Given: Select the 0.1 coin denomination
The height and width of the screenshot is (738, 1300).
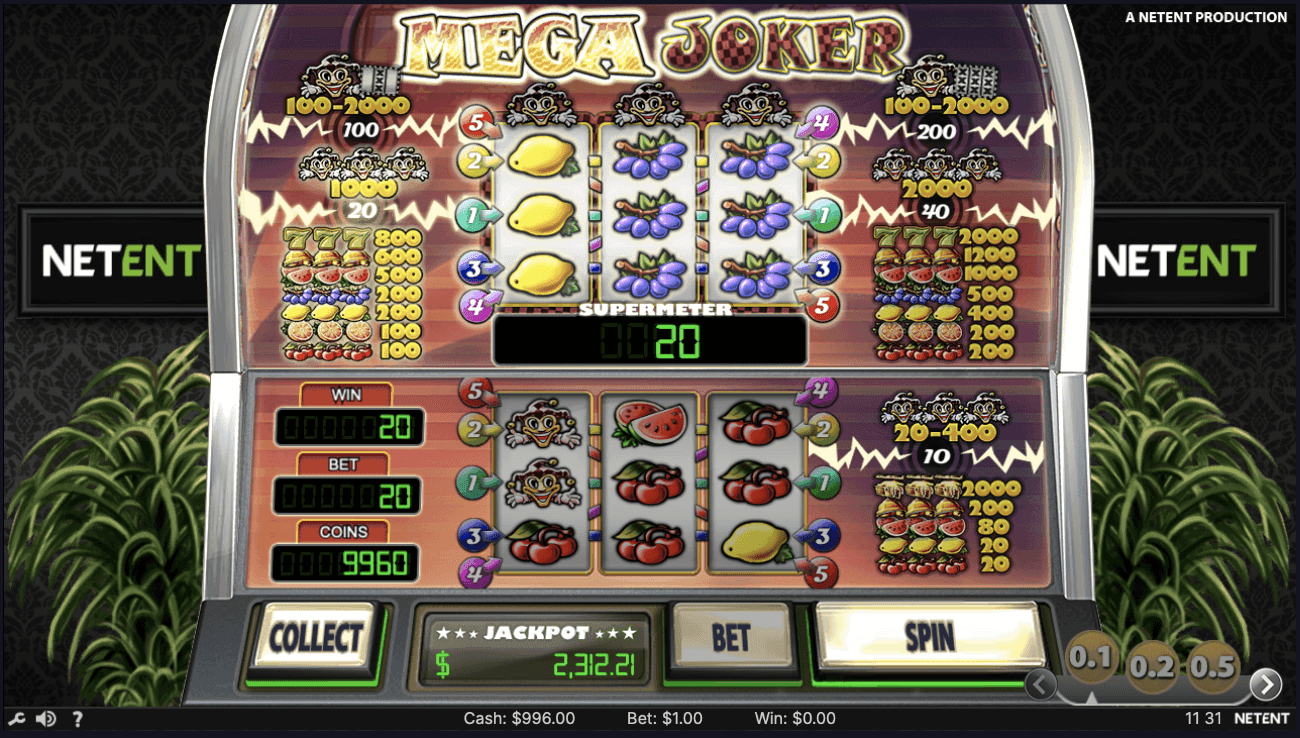Looking at the screenshot, I should pos(1092,658).
